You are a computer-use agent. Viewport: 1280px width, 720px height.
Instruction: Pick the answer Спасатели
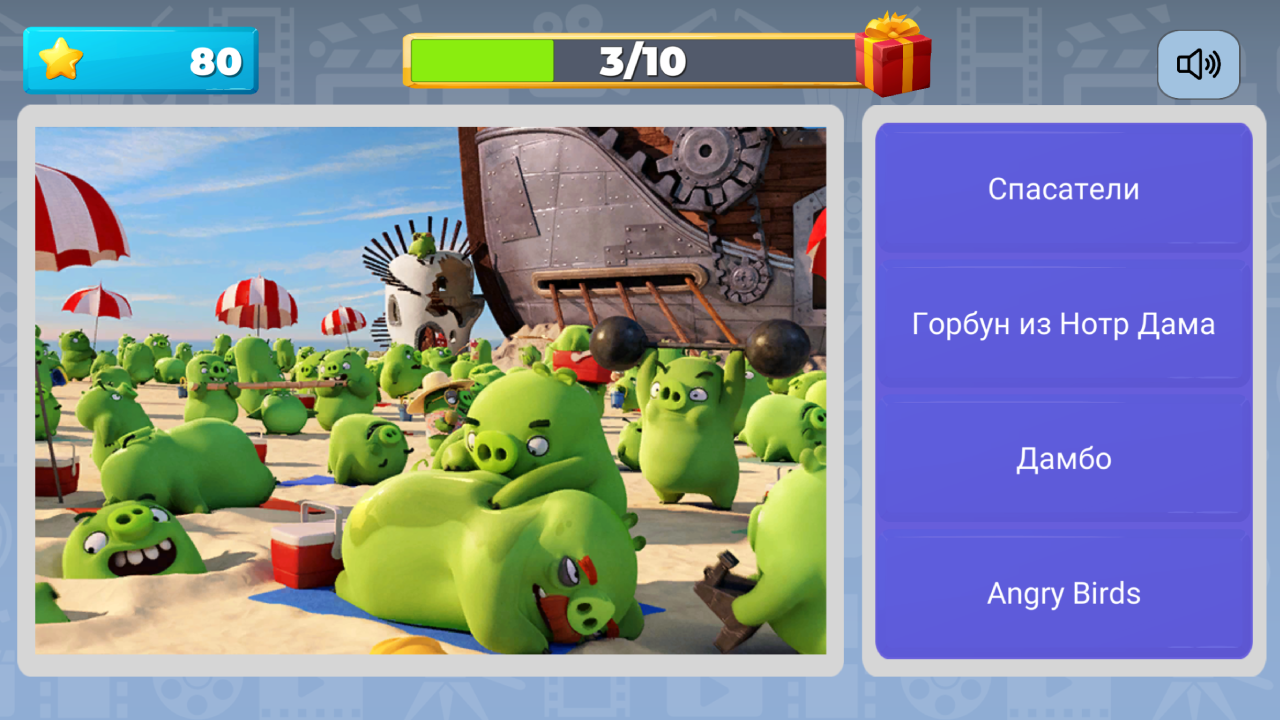pos(1063,188)
